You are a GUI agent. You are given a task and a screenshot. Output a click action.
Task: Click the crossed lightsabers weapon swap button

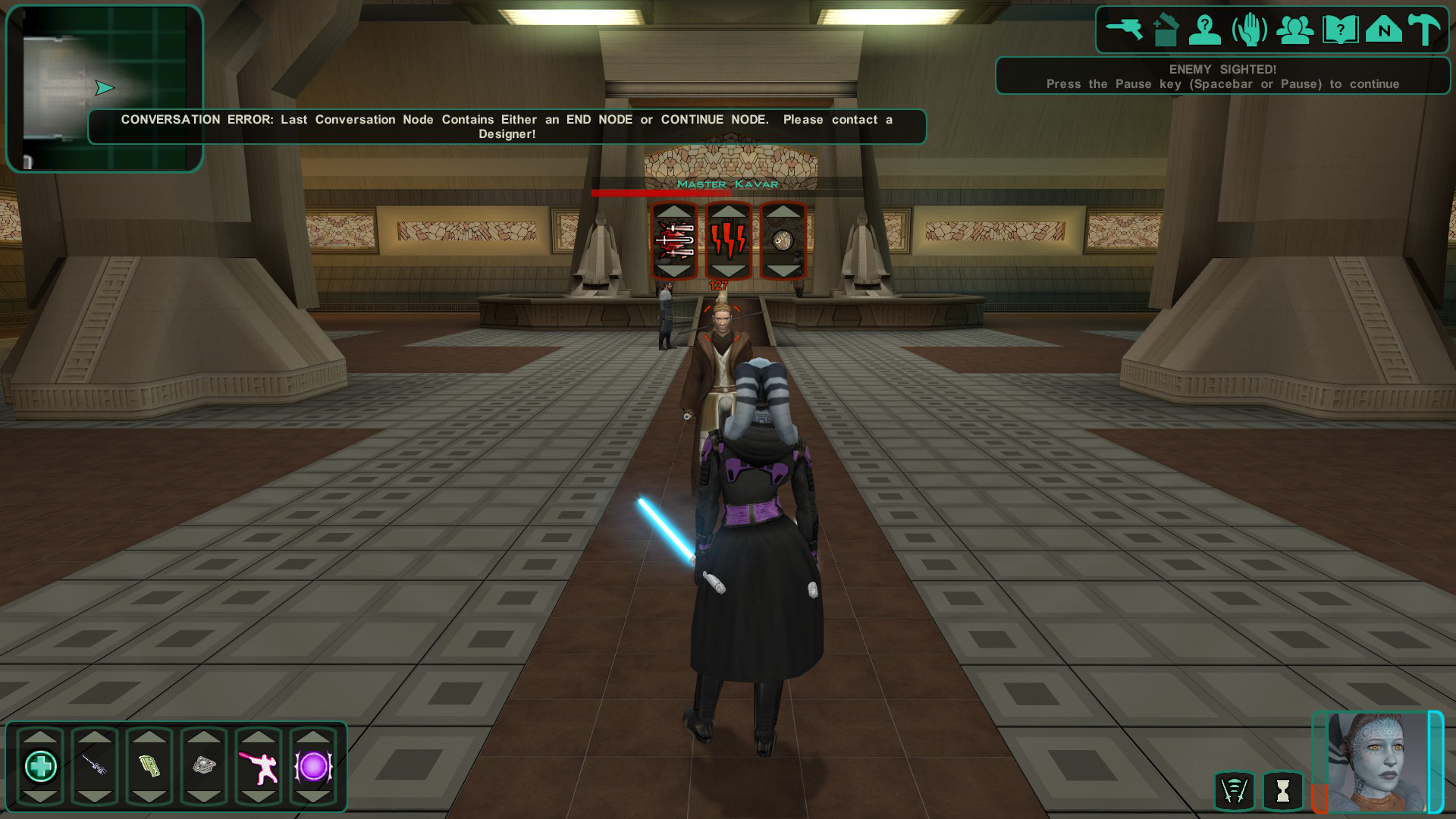1234,791
